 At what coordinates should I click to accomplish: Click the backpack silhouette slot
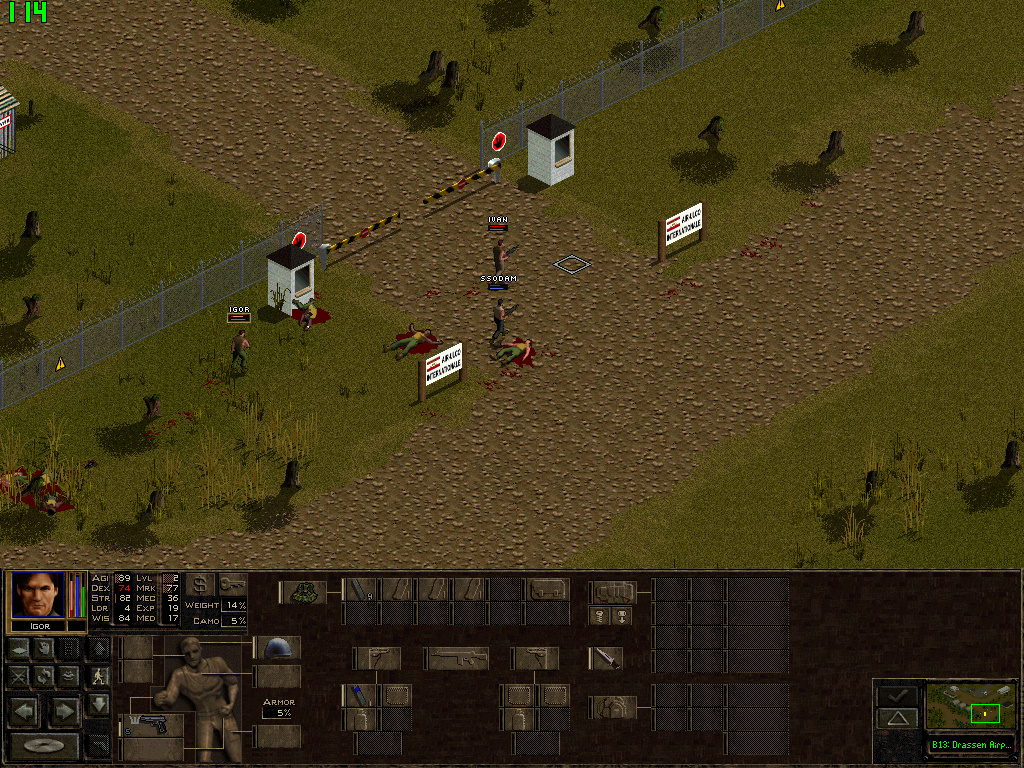(x=613, y=707)
